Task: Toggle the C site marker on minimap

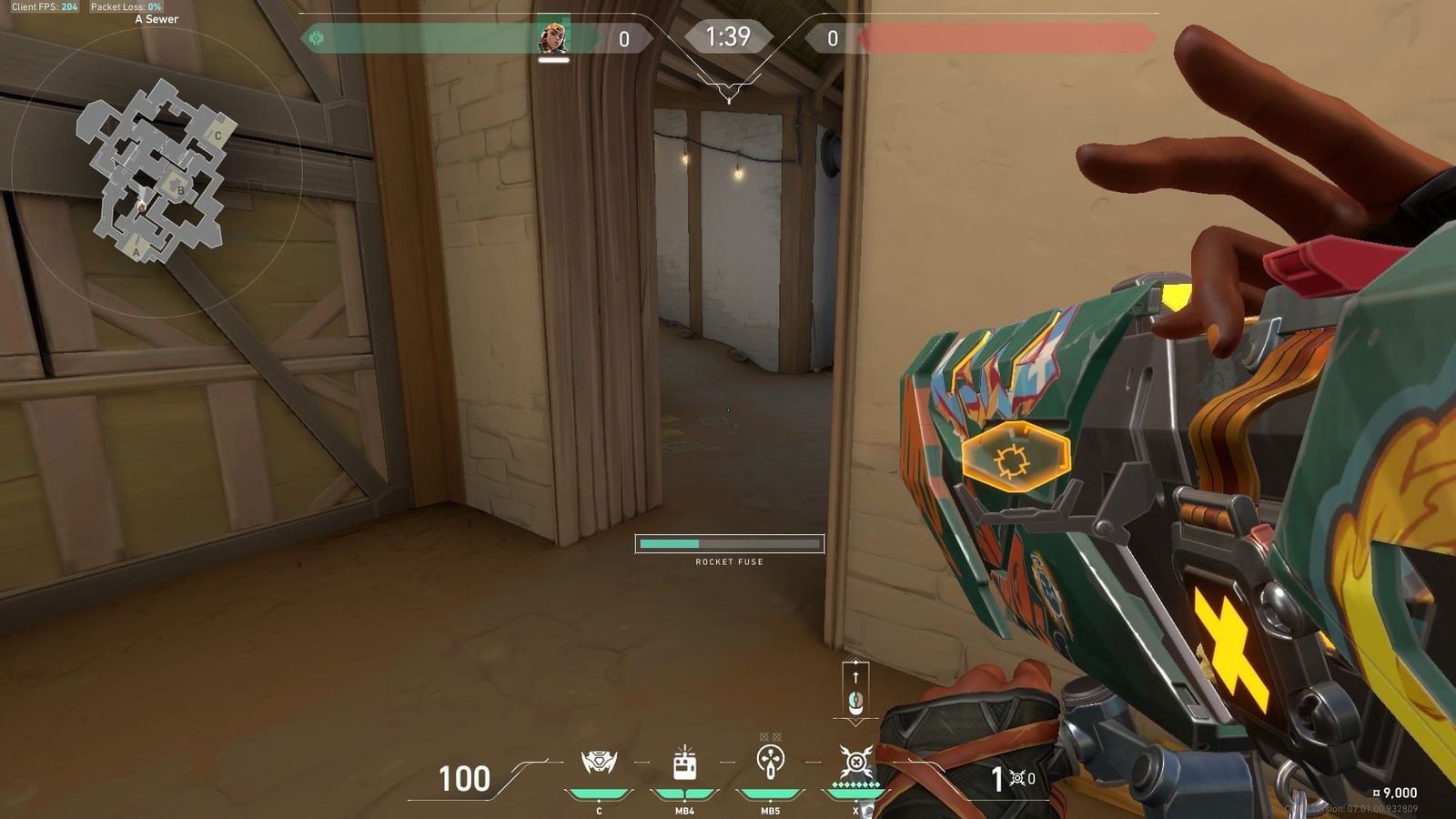Action: click(x=217, y=135)
